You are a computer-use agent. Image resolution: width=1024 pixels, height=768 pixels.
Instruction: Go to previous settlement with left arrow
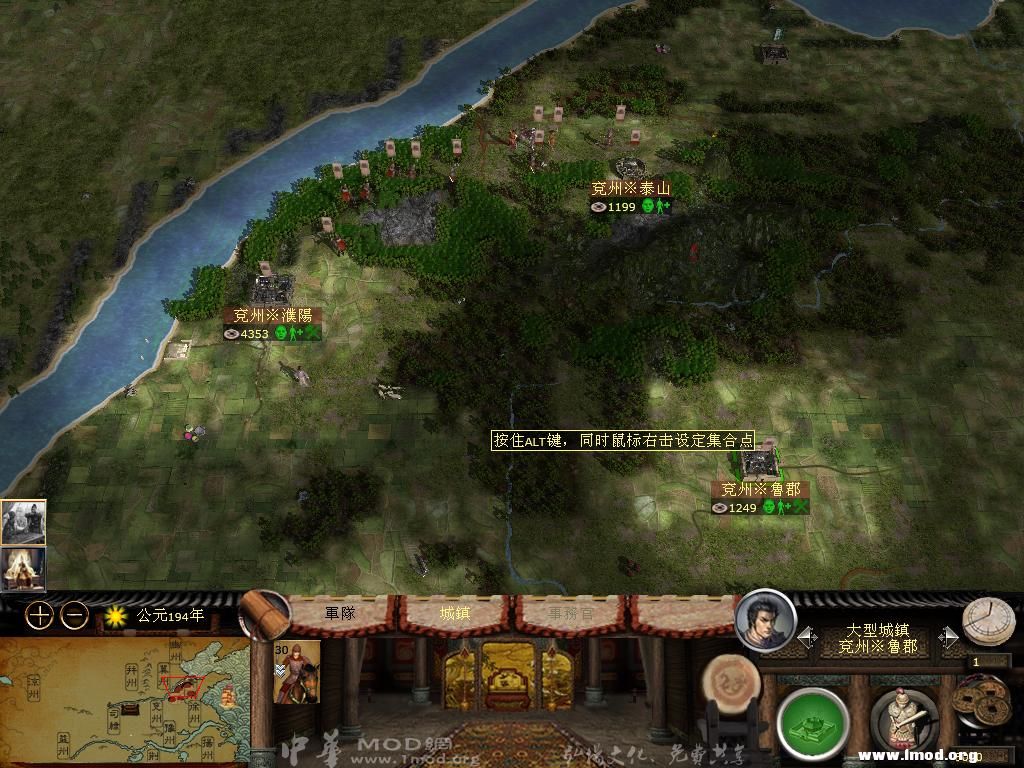point(806,637)
